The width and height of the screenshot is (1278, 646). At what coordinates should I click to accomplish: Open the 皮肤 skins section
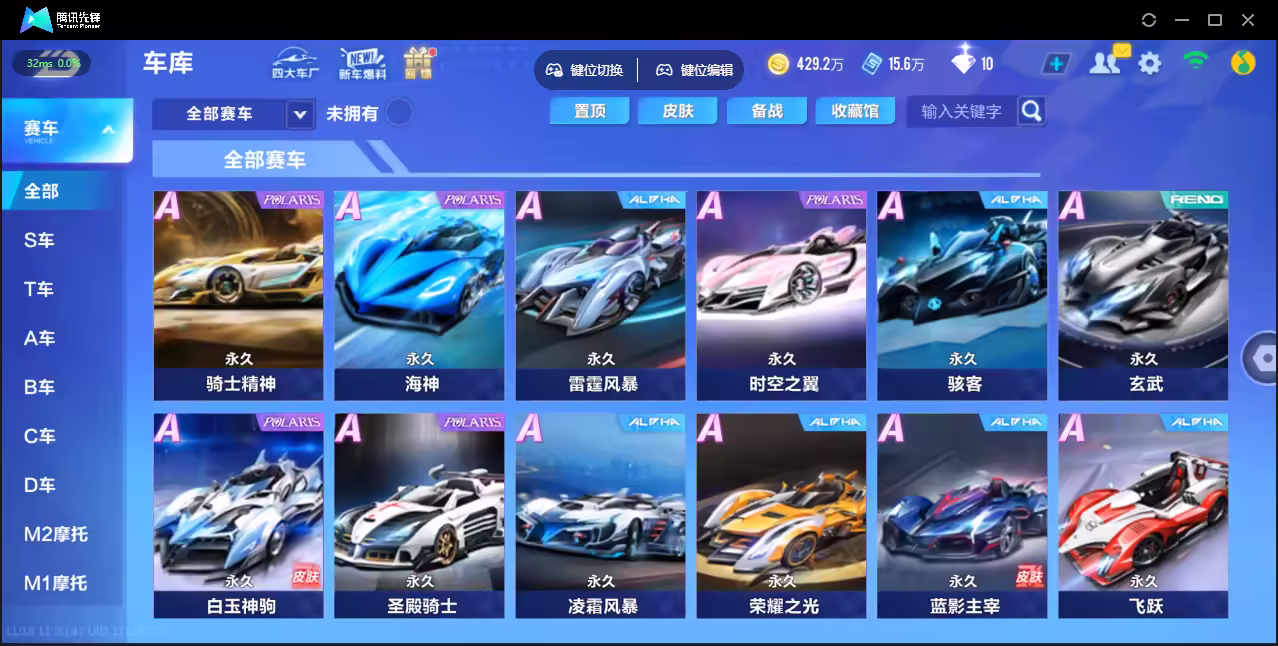[678, 111]
